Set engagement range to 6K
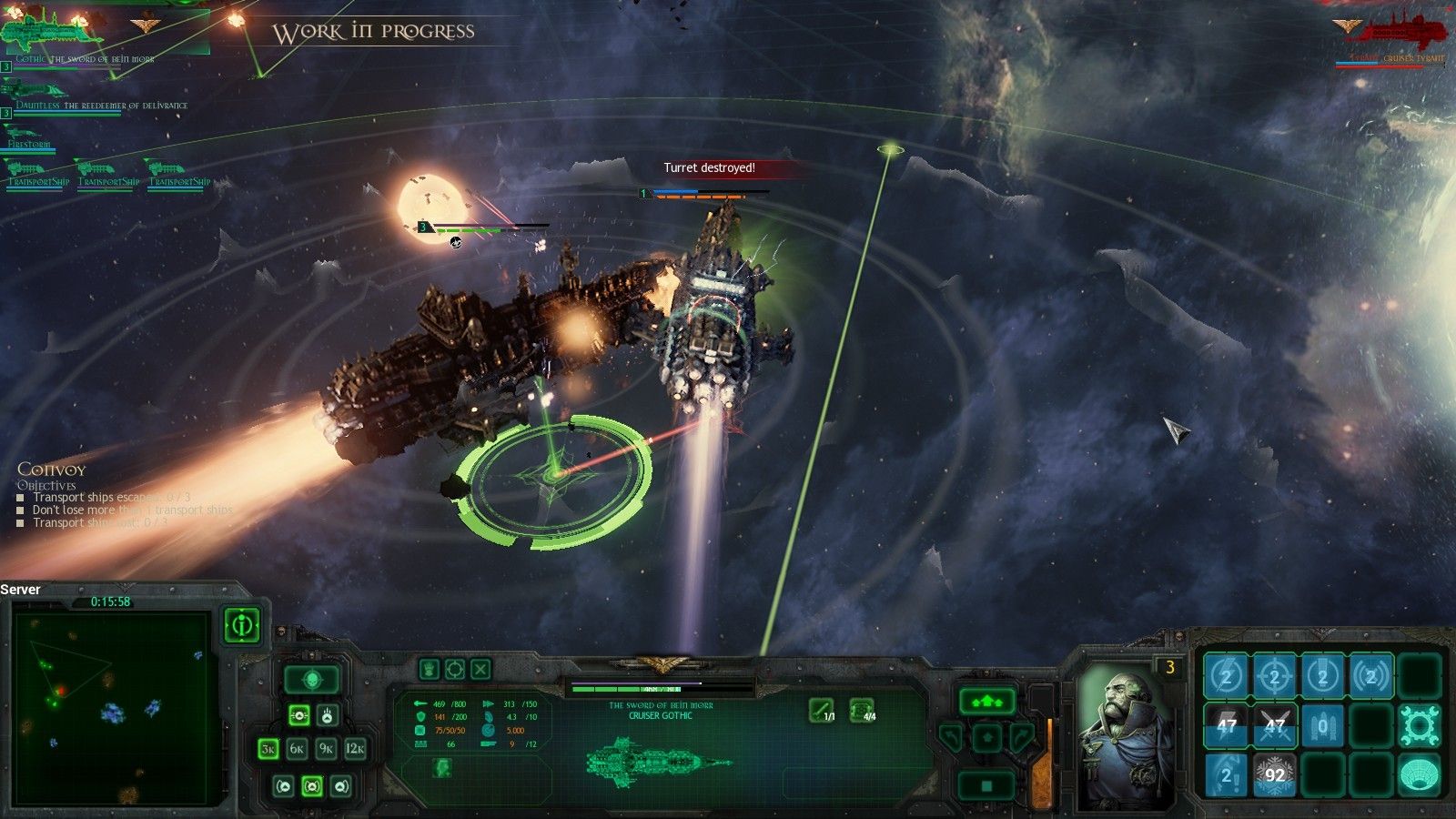 pos(297,749)
